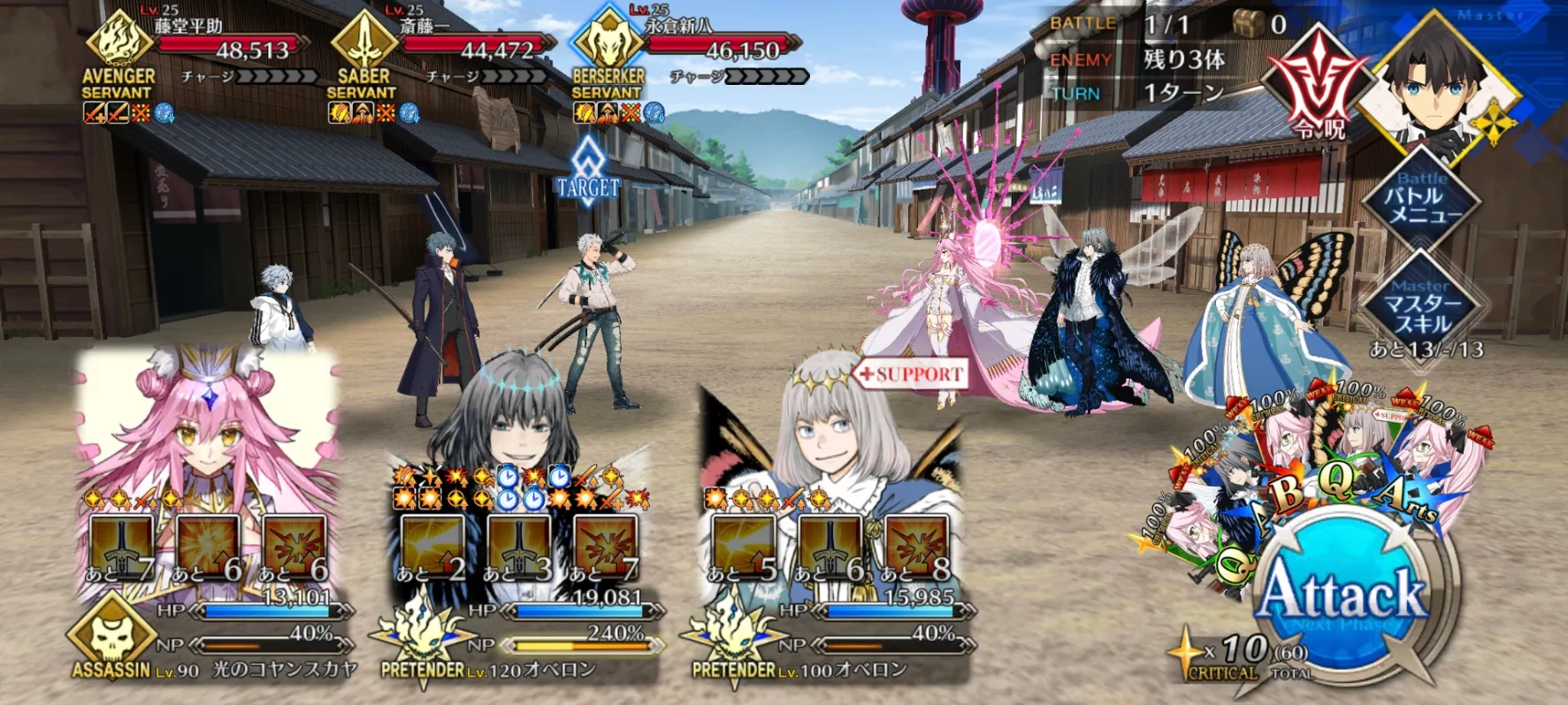Open the Master Skill panel
This screenshot has height=705, width=1568.
pyautogui.click(x=1421, y=305)
